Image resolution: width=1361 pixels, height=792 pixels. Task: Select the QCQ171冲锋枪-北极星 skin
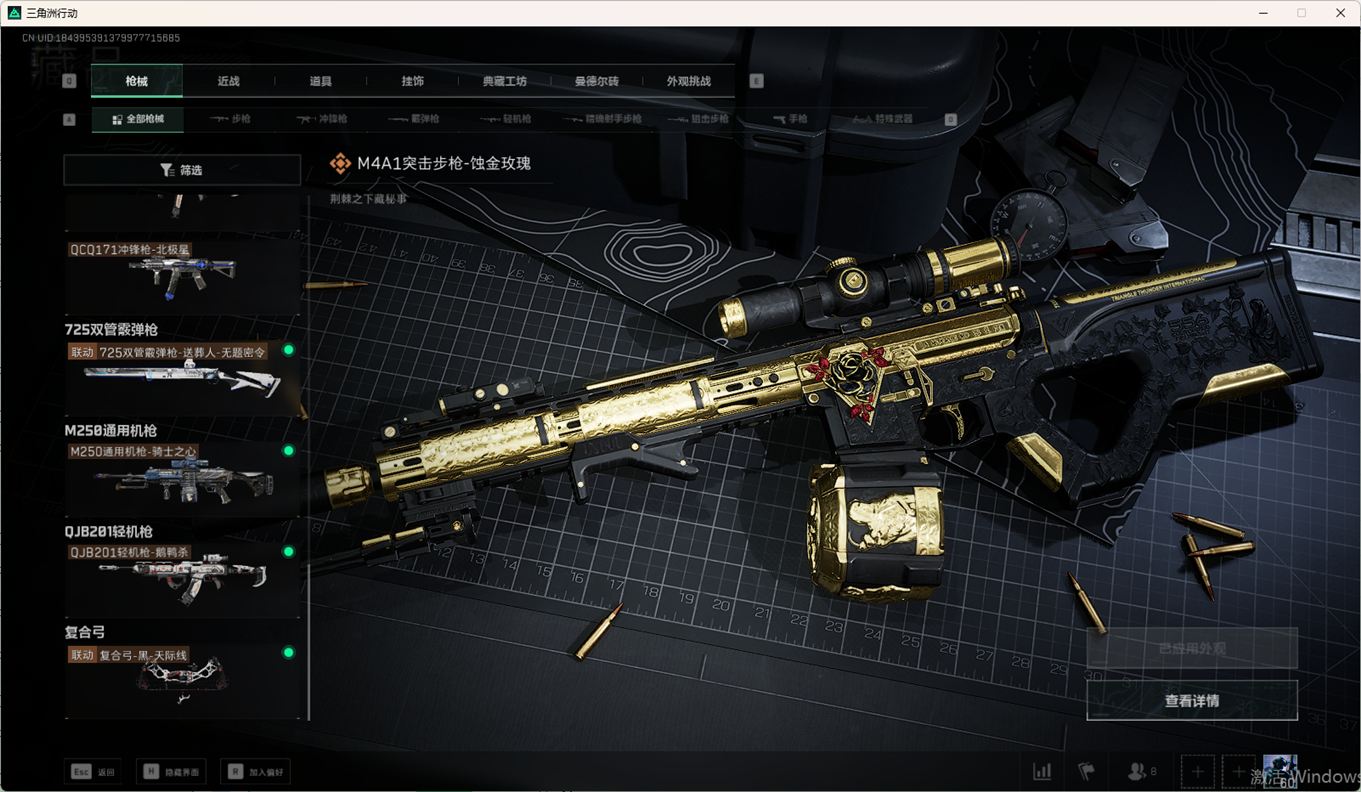182,275
